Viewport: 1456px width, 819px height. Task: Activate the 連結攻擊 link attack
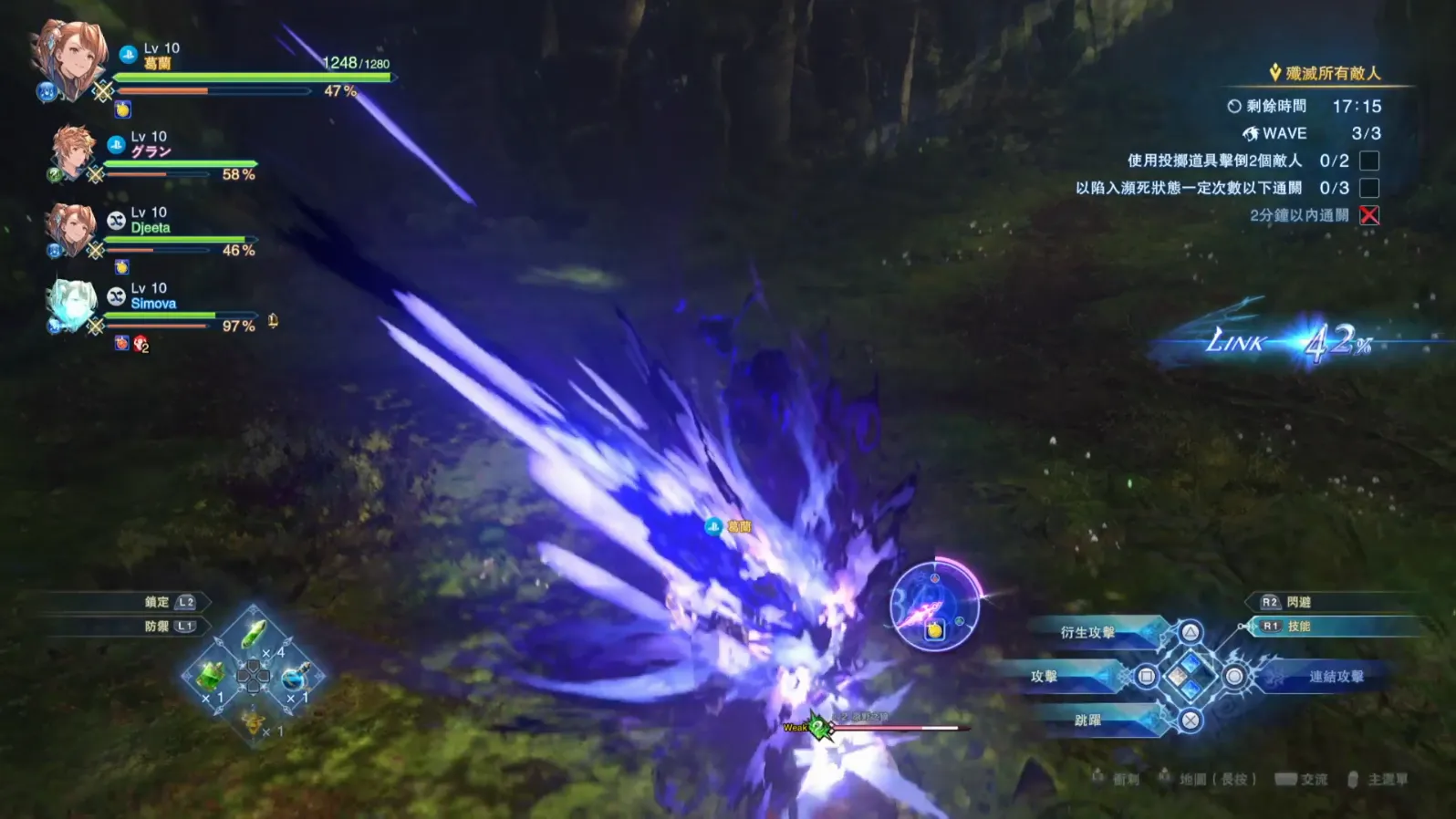click(x=1336, y=676)
